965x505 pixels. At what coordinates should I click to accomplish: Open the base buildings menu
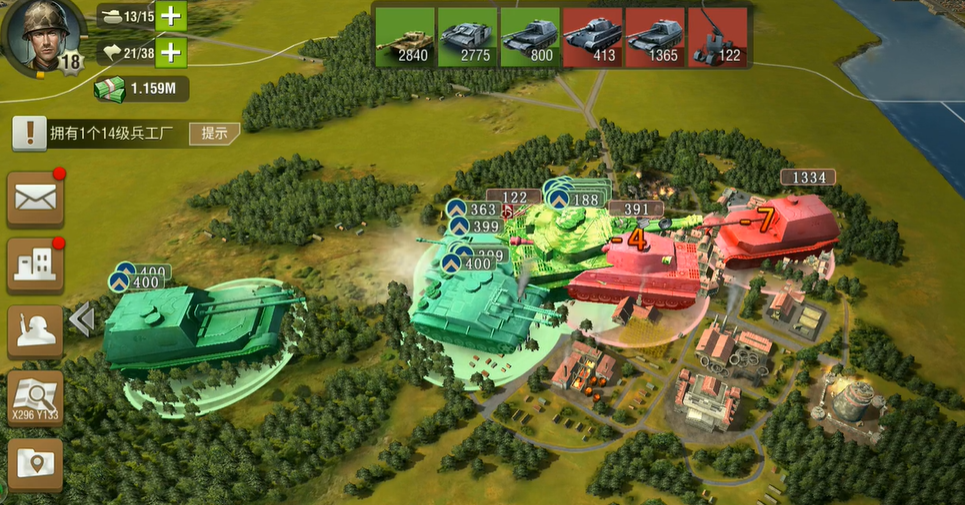tap(36, 264)
